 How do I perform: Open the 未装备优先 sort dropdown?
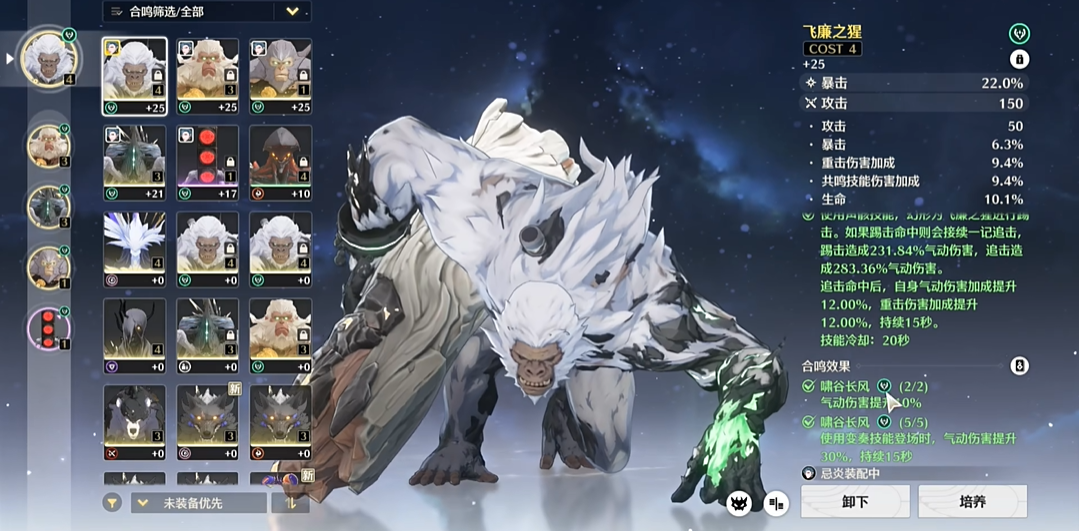[198, 502]
